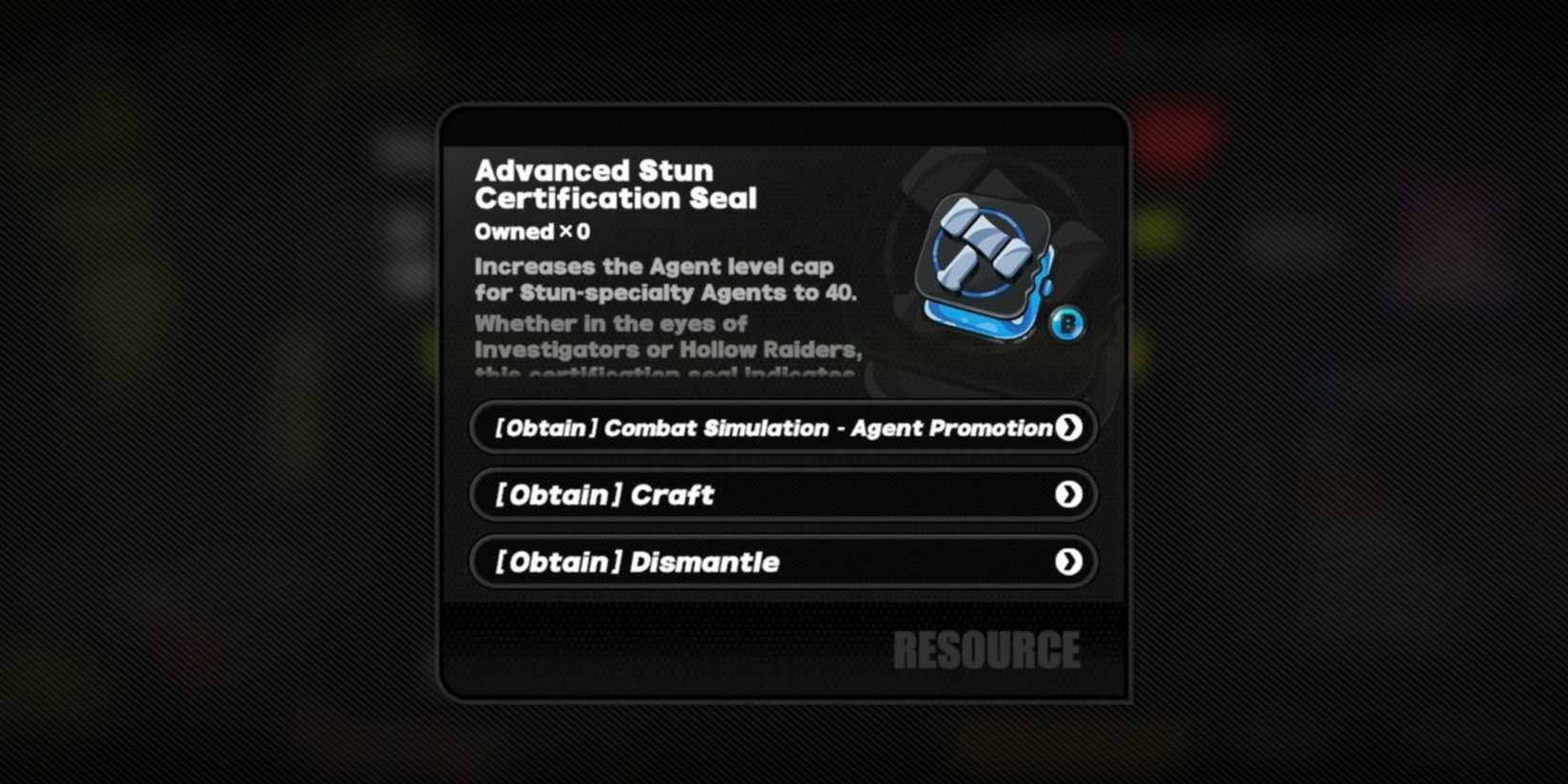Click the arrow icon on the Dismantle row

point(1069,562)
